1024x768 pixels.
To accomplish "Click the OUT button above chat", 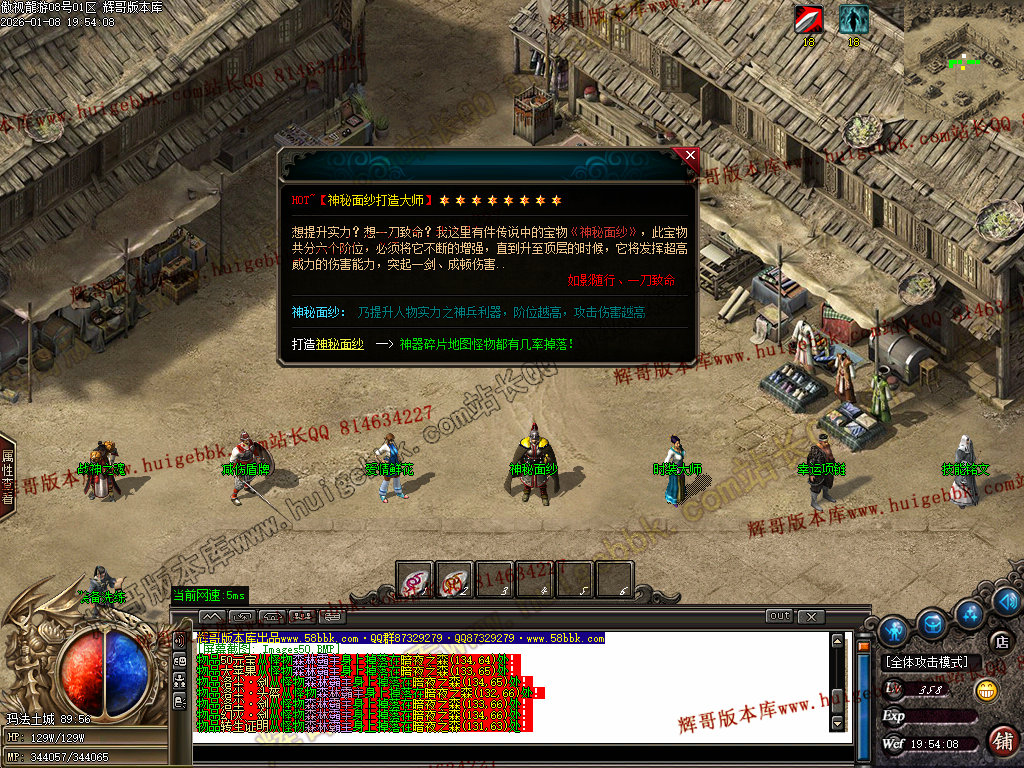I will tap(780, 615).
